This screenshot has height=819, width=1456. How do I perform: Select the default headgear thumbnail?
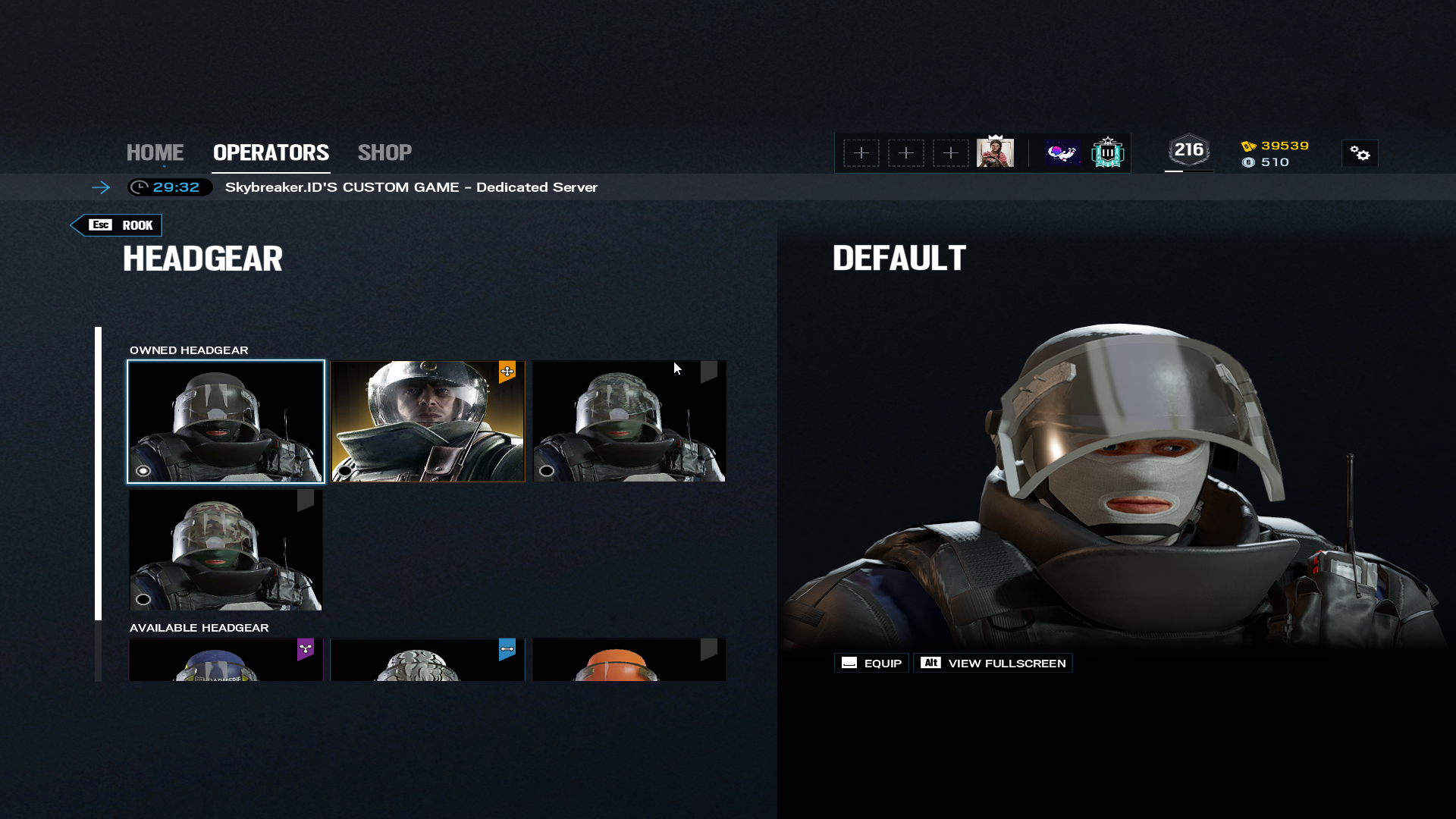tap(225, 421)
